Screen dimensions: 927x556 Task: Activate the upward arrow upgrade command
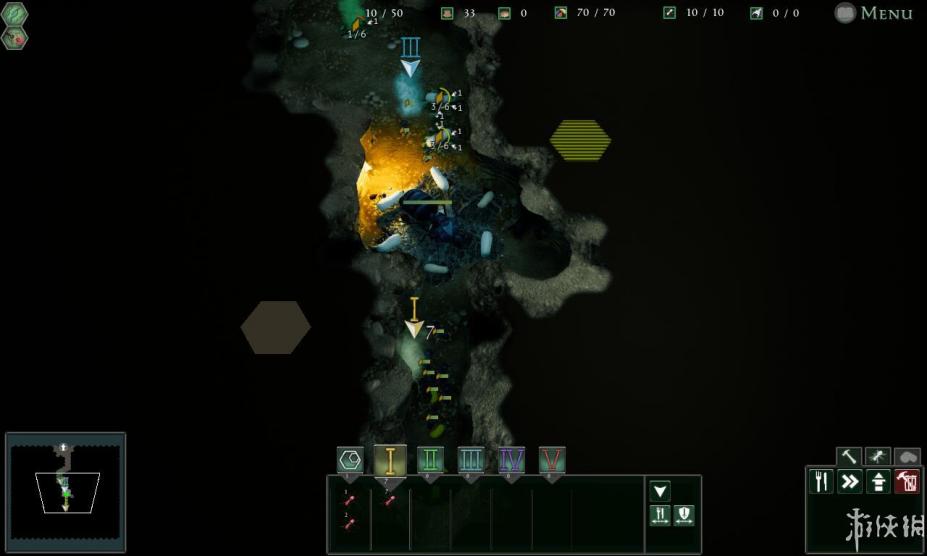[879, 482]
